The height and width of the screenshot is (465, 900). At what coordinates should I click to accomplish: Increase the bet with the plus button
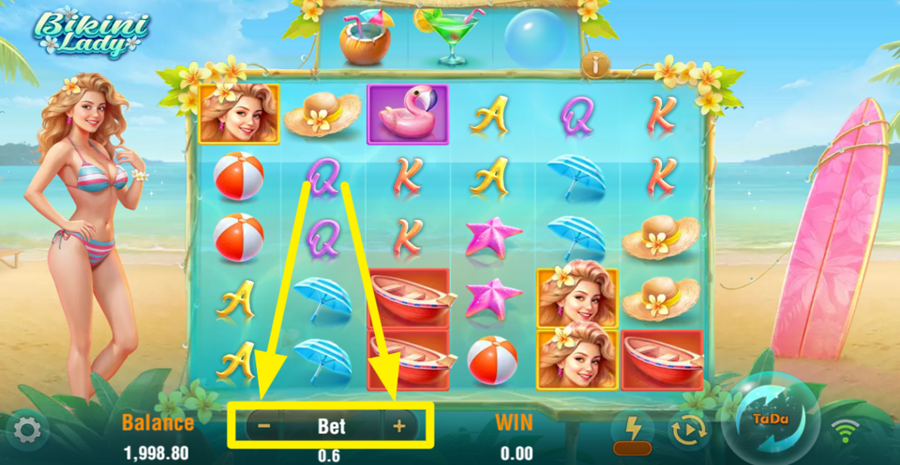tap(399, 426)
